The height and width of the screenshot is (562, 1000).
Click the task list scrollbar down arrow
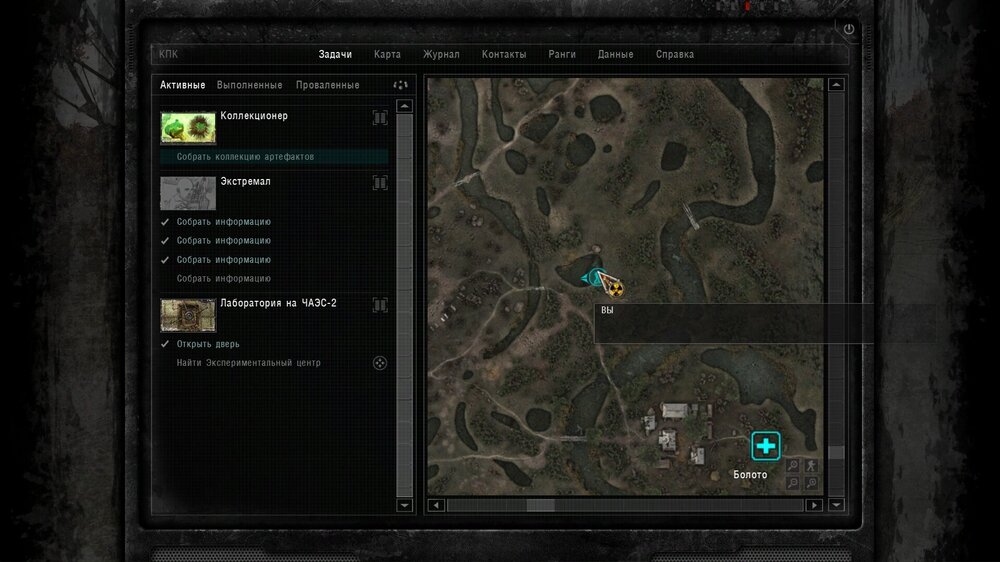point(404,506)
